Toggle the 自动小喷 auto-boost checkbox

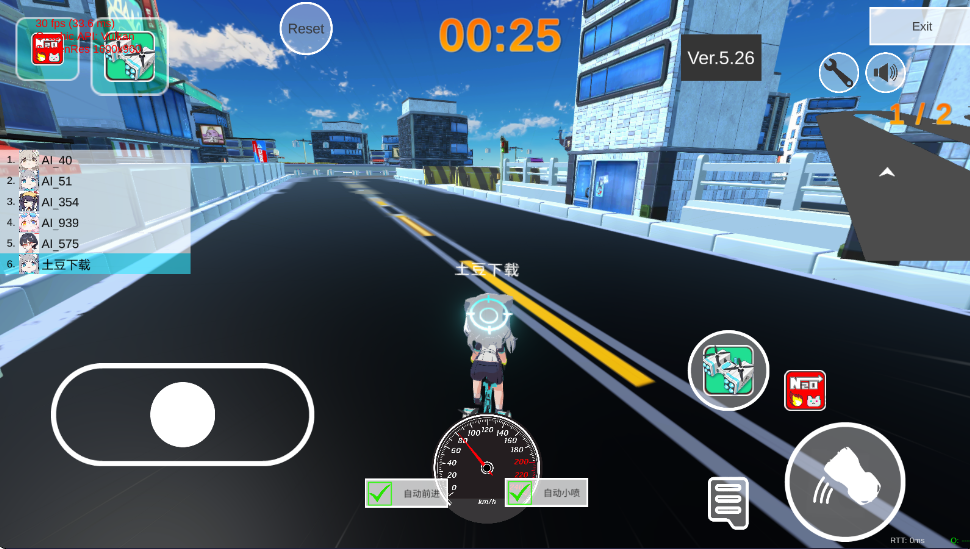[520, 493]
